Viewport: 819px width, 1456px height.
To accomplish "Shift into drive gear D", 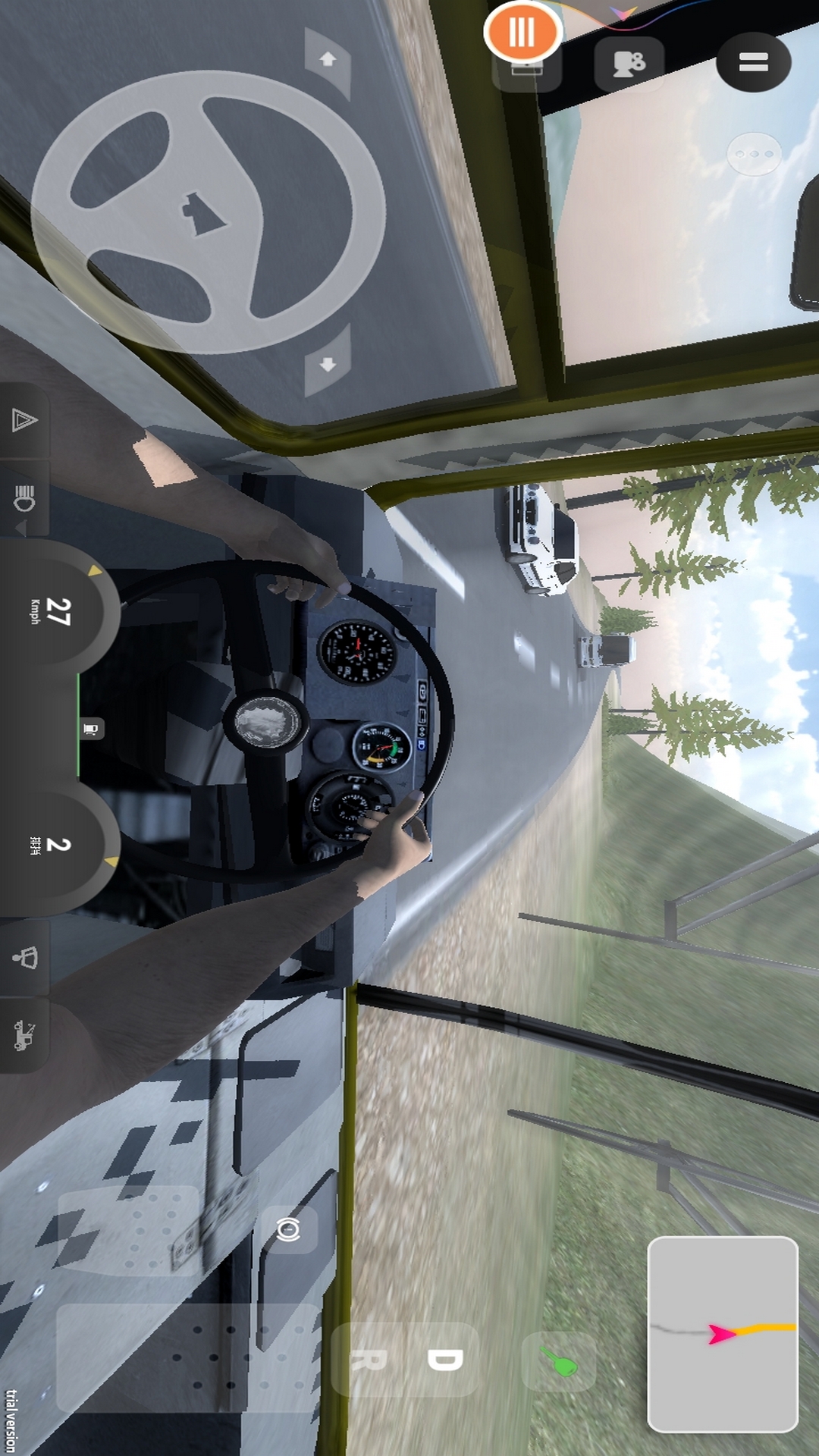I will pyautogui.click(x=444, y=1360).
